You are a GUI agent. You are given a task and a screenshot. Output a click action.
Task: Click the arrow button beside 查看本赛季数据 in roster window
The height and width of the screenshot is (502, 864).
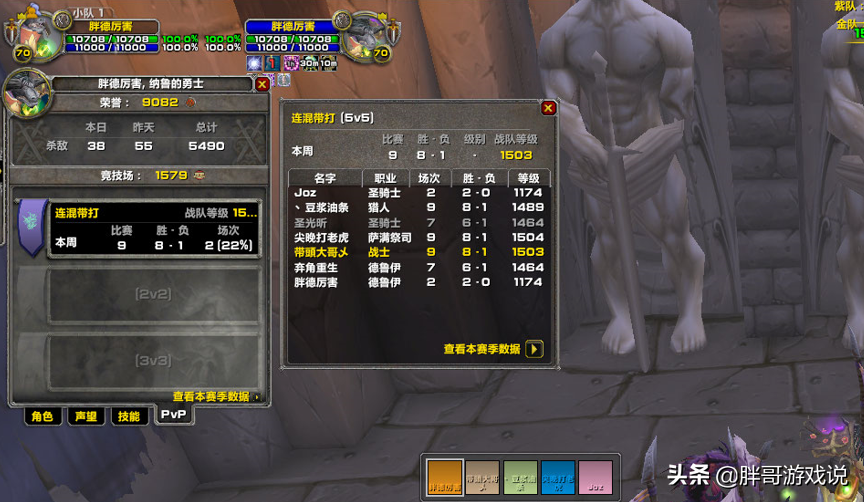tap(535, 349)
